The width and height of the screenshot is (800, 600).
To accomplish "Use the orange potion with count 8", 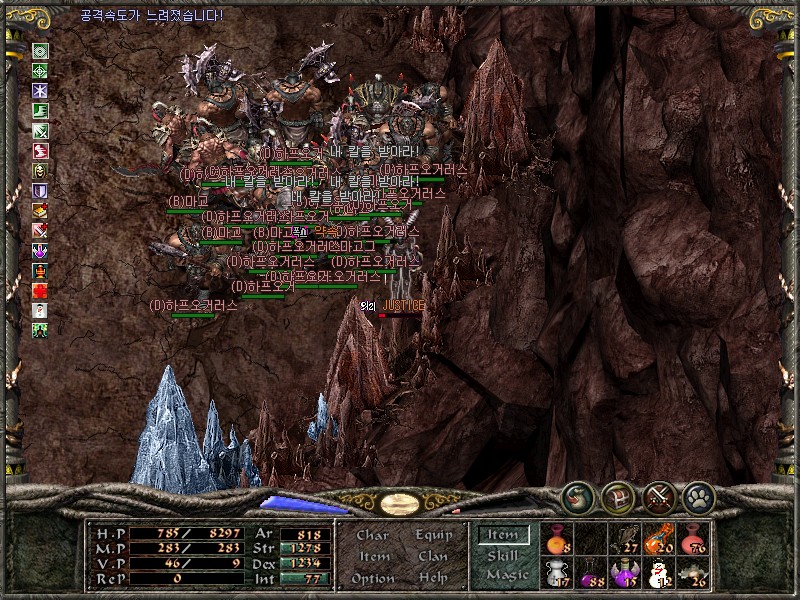I will point(556,540).
